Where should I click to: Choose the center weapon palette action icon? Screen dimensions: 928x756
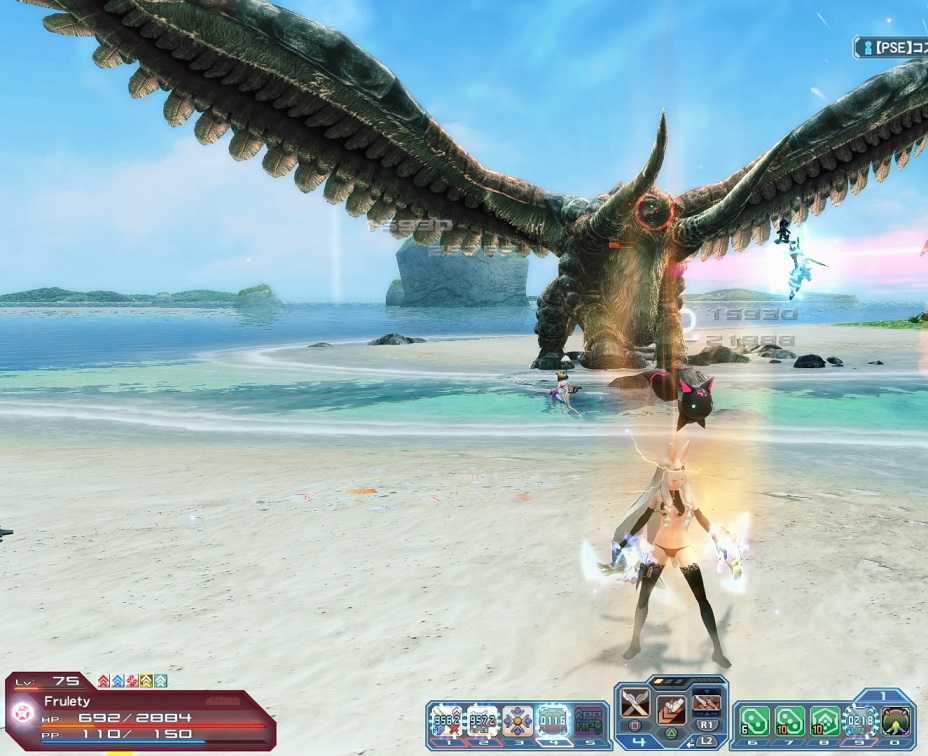point(670,710)
